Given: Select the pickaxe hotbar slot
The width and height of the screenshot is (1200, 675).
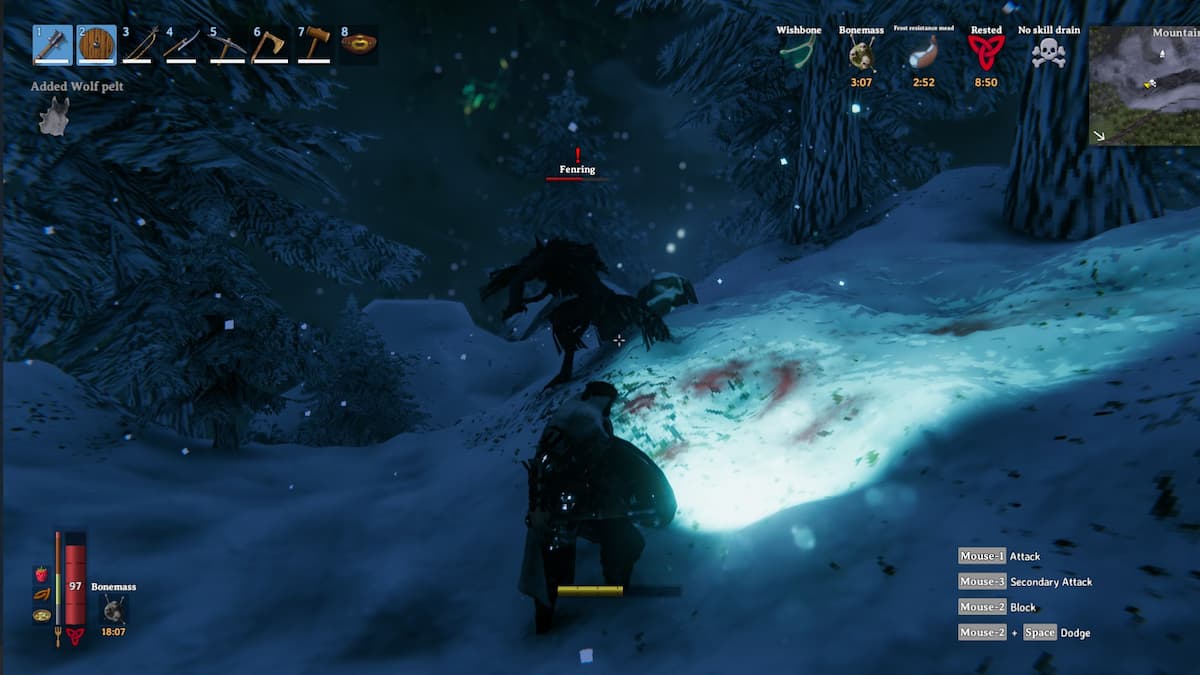Looking at the screenshot, I should pos(228,45).
